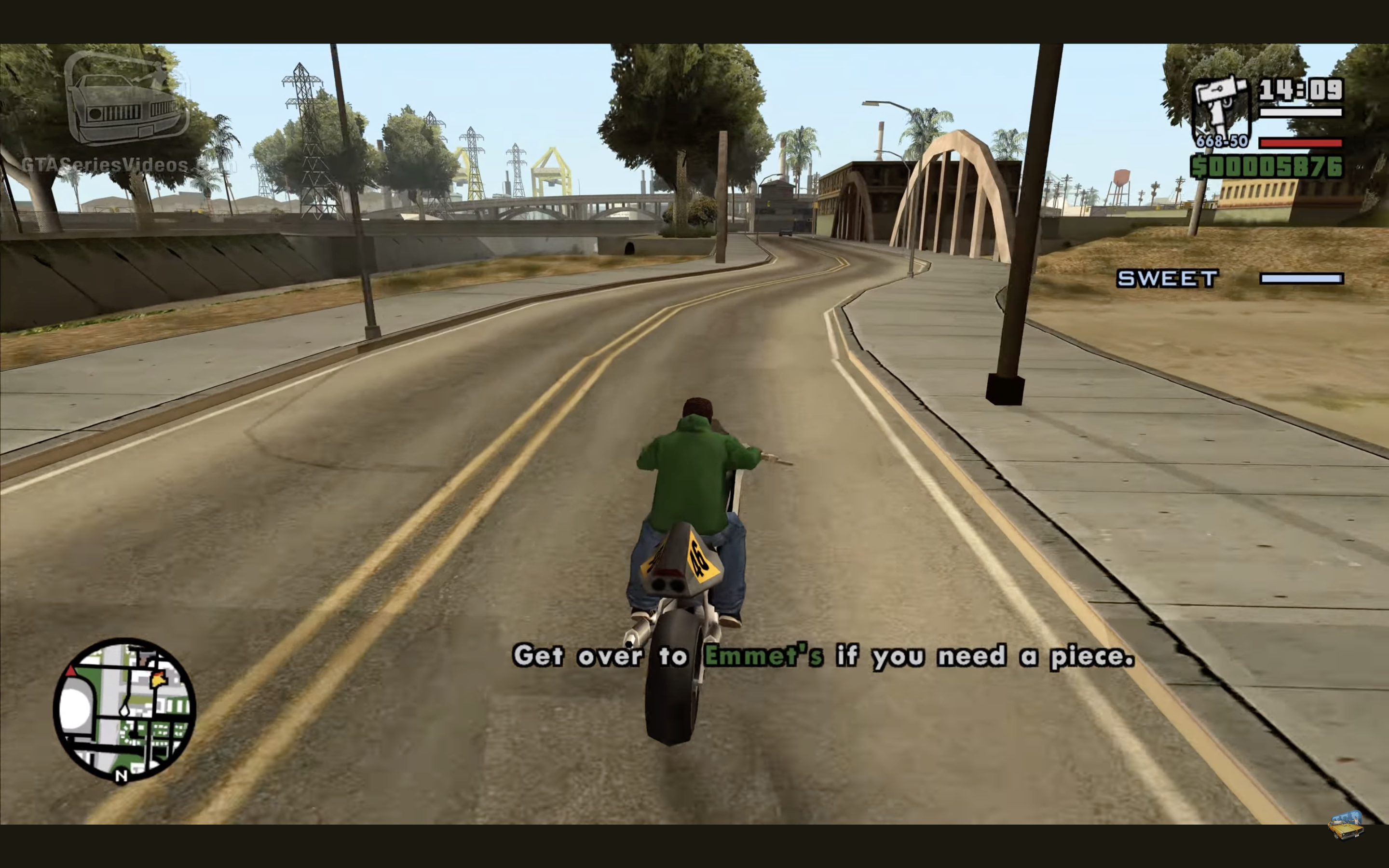Viewport: 1389px width, 868px height.
Task: Click the north N indicator on the radar
Action: point(121,776)
